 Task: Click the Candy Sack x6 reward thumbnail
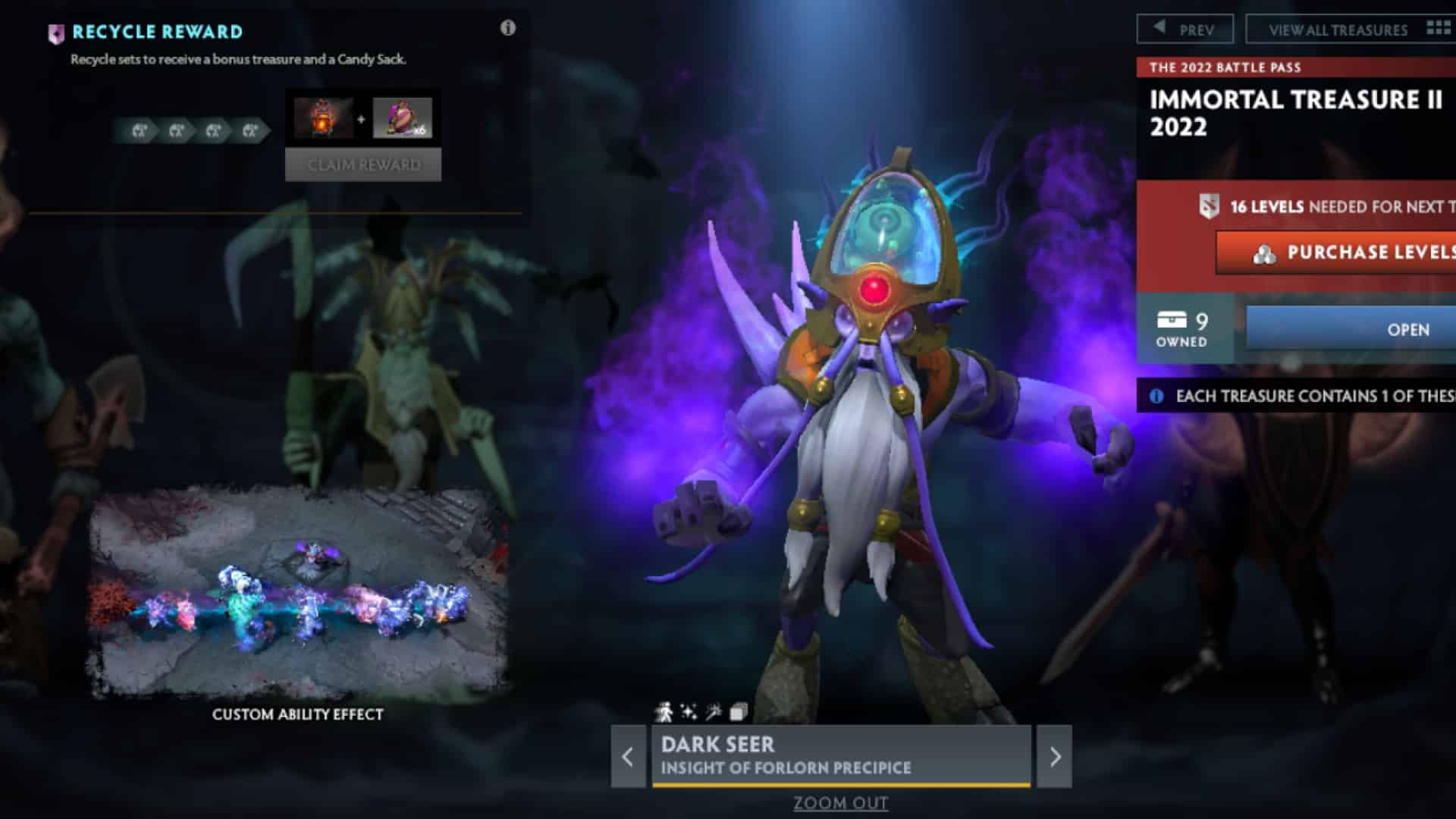tap(403, 118)
